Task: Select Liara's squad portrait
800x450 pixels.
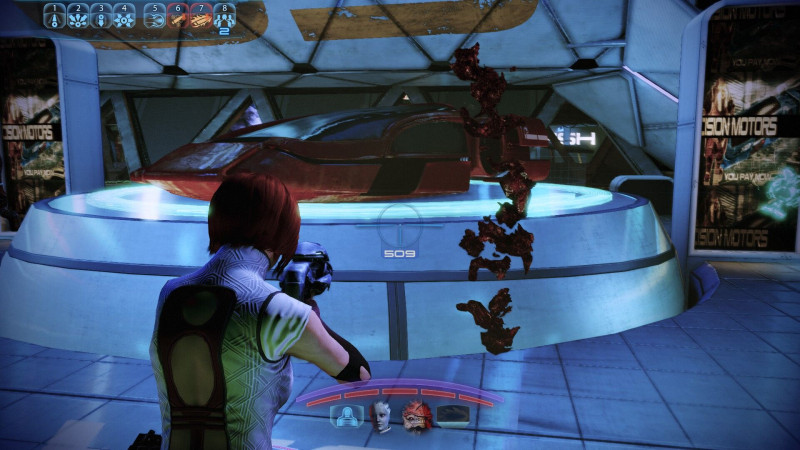Action: 381,415
